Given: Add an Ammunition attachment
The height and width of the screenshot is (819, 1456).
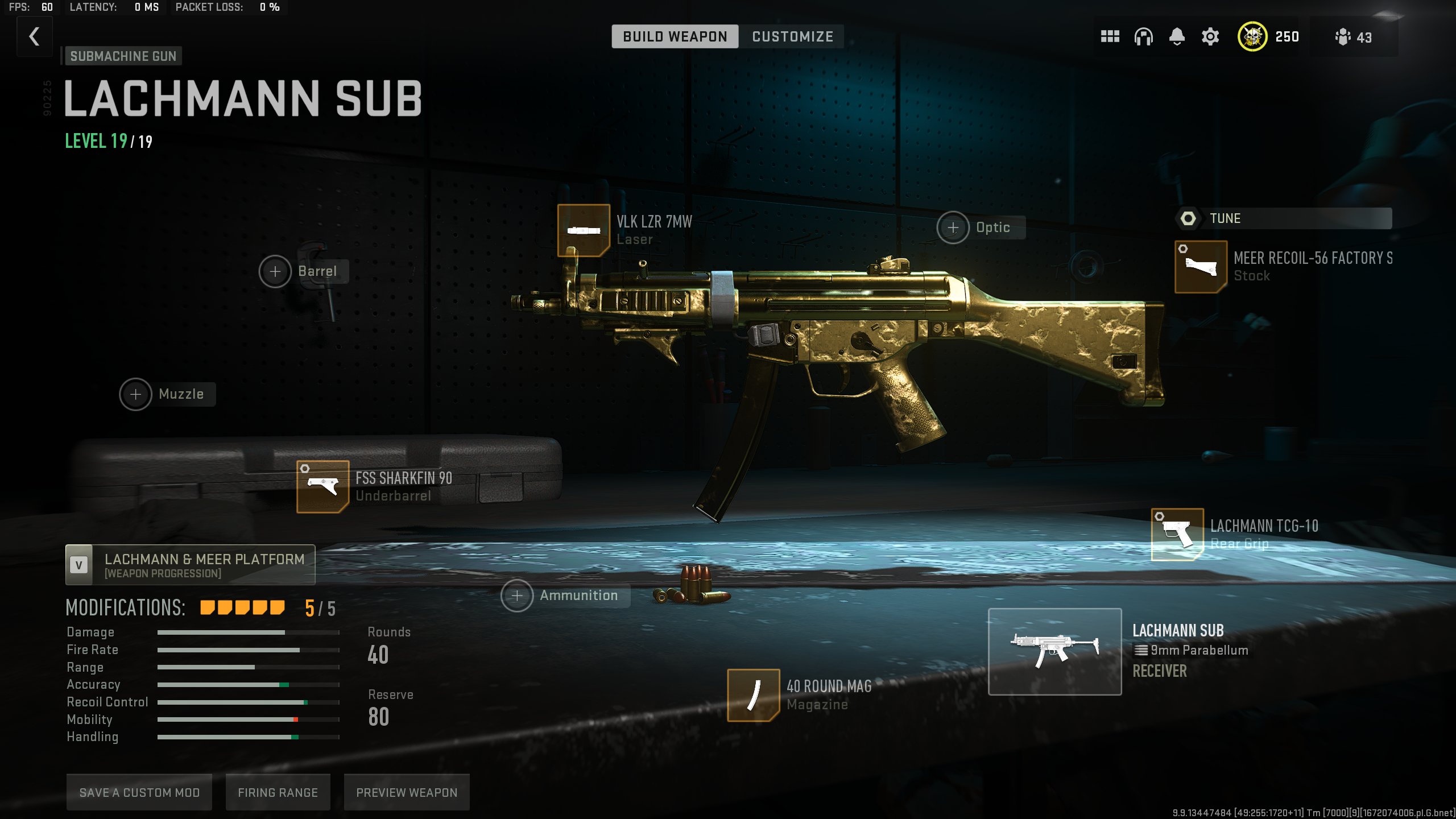Looking at the screenshot, I should (x=517, y=595).
